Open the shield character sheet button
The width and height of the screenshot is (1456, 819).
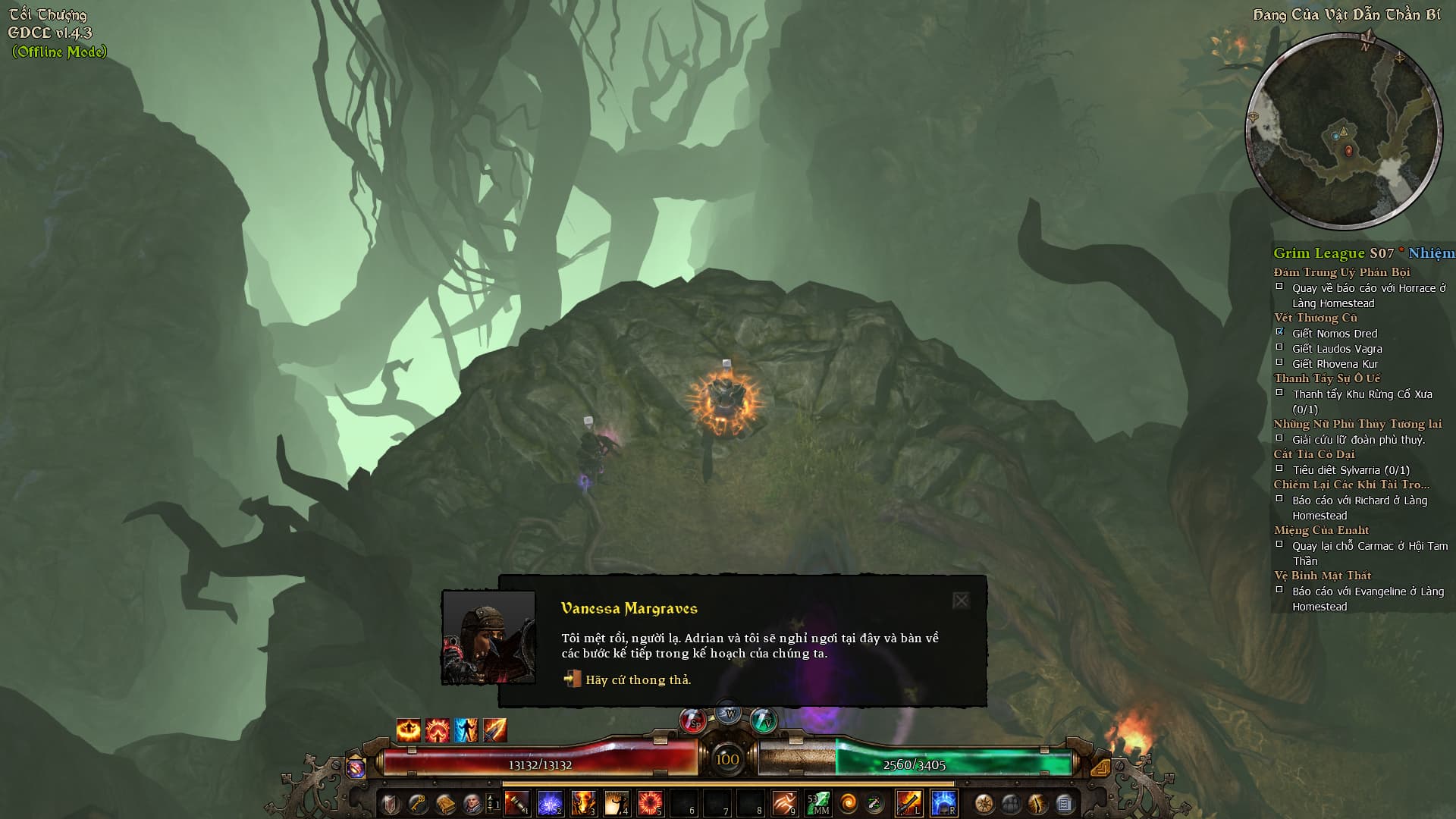pos(390,803)
